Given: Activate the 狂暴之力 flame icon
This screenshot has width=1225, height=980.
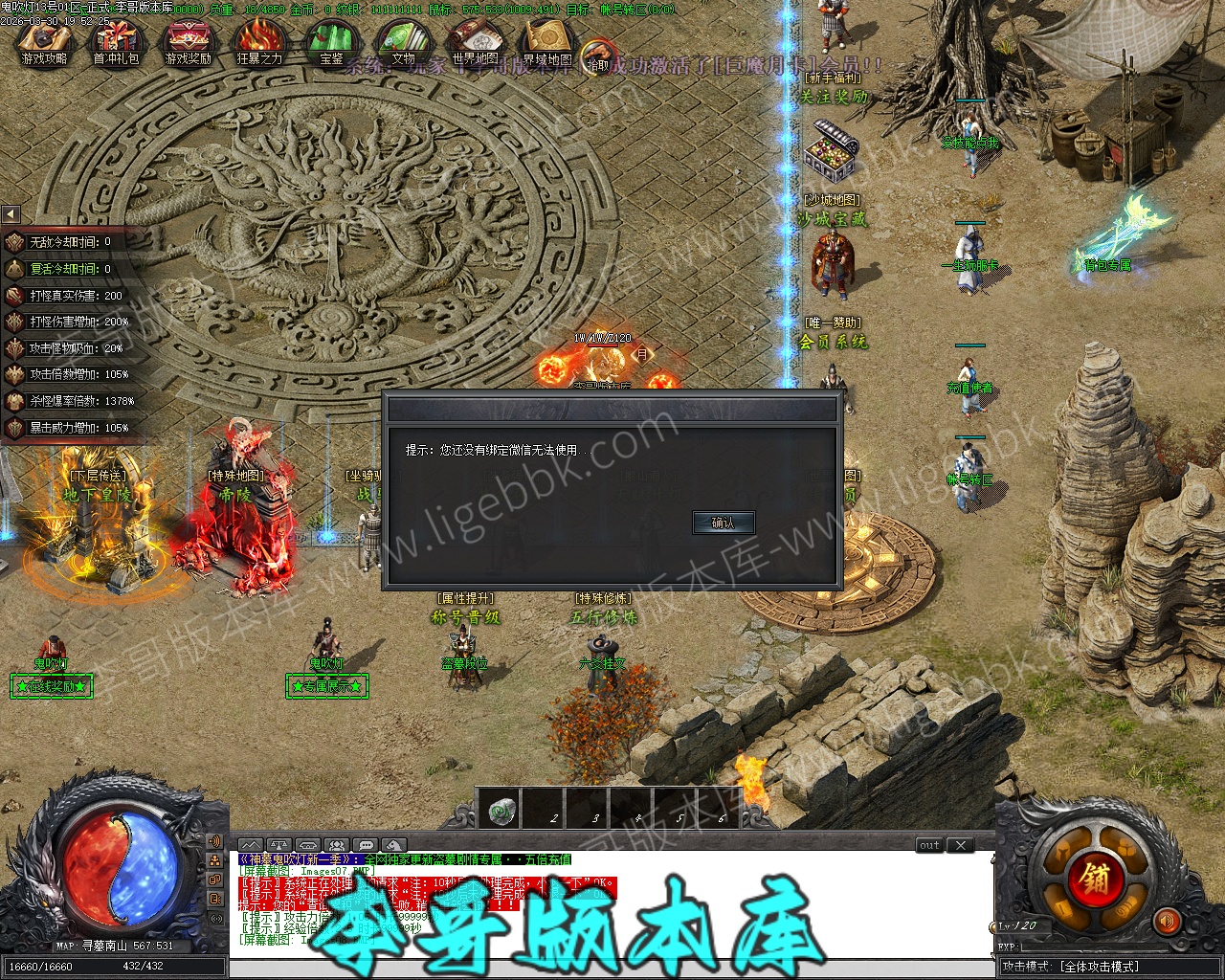Looking at the screenshot, I should (259, 44).
